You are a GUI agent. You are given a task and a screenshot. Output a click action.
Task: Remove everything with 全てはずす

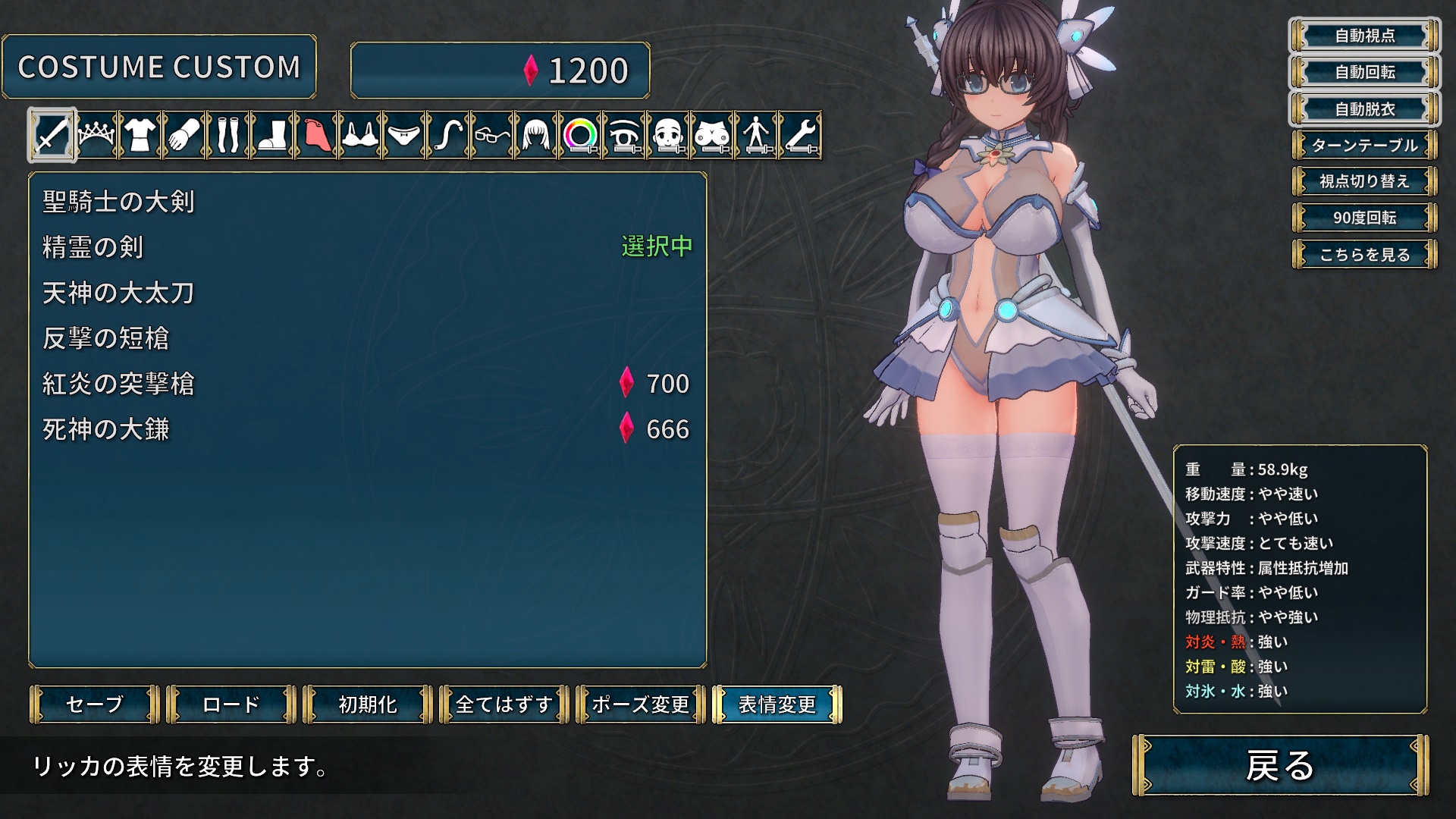[x=504, y=704]
